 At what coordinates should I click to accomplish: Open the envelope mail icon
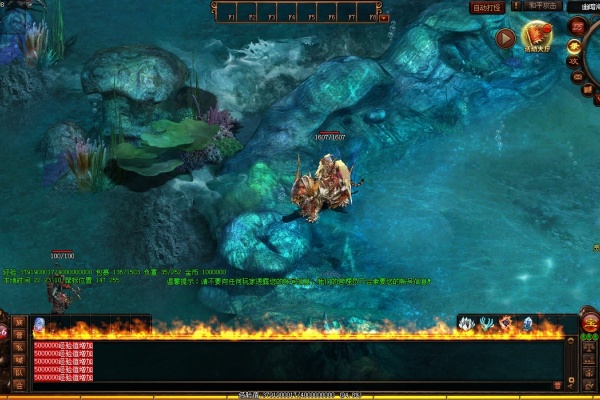click(576, 75)
